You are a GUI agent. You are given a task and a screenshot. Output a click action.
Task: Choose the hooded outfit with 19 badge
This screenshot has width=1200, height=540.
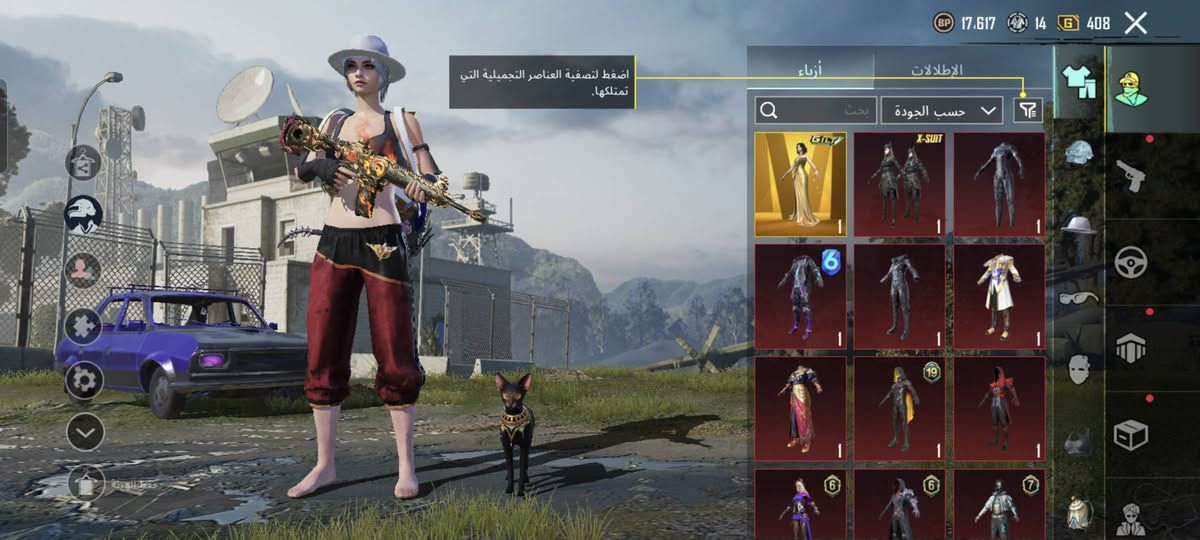[899, 408]
